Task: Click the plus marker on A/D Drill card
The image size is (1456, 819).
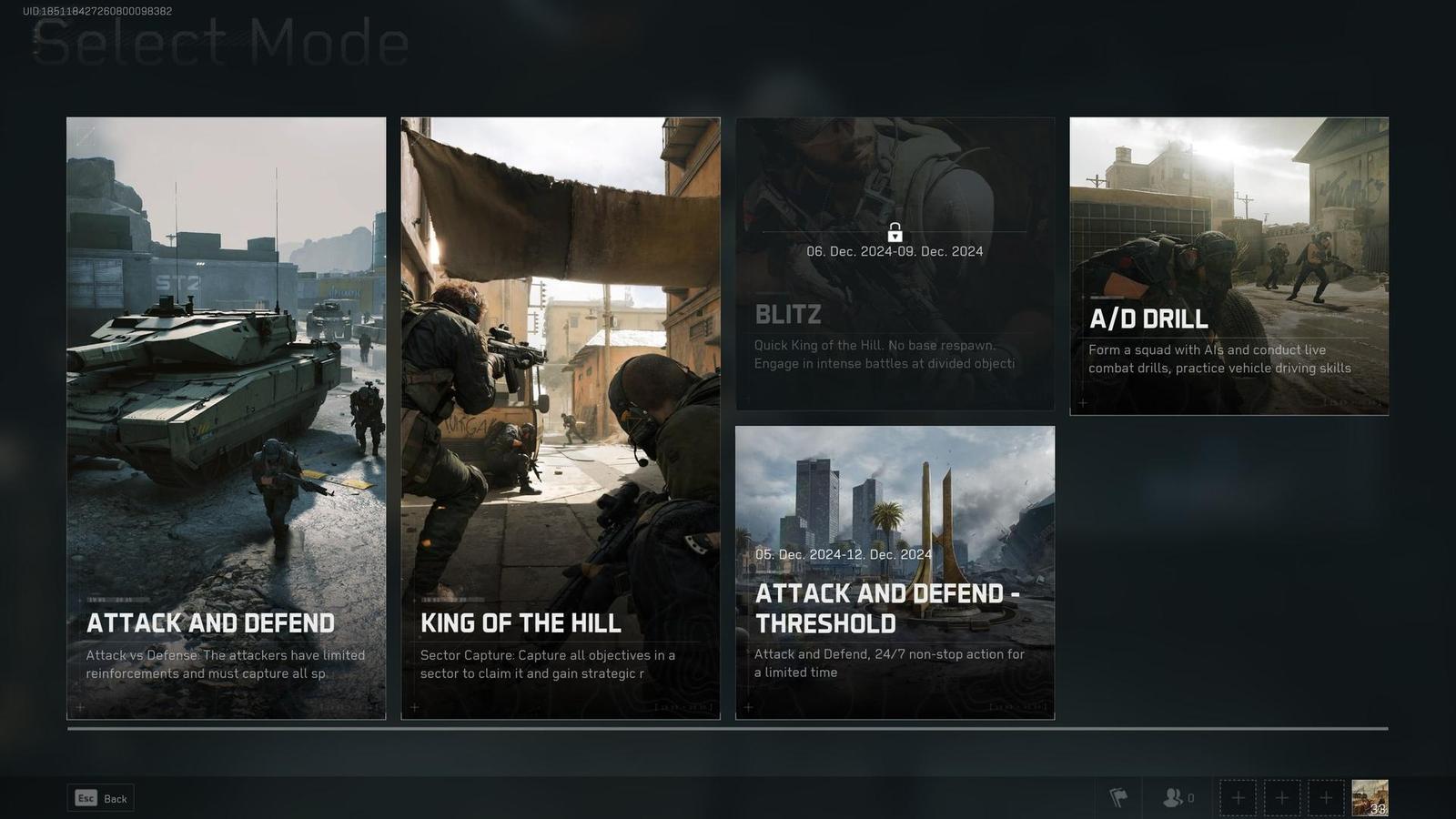Action: 1083,402
